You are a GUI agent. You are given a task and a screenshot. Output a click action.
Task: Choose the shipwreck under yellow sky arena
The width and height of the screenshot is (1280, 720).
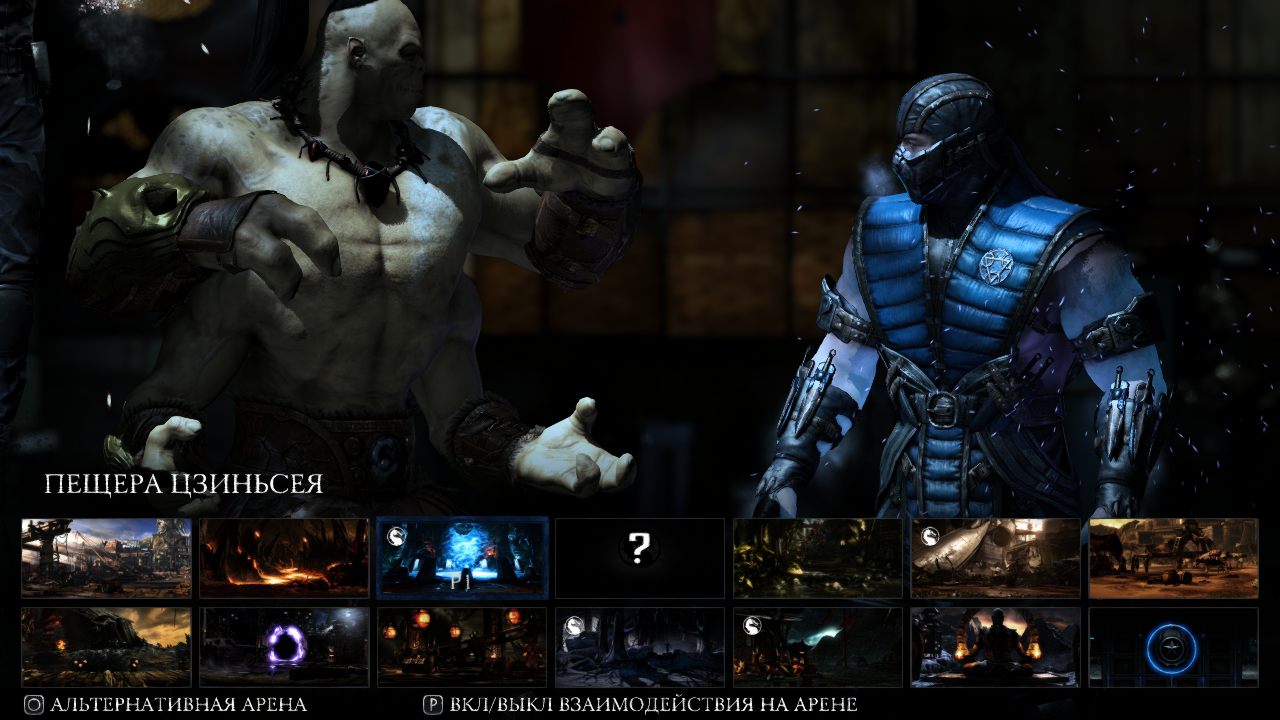[106, 647]
